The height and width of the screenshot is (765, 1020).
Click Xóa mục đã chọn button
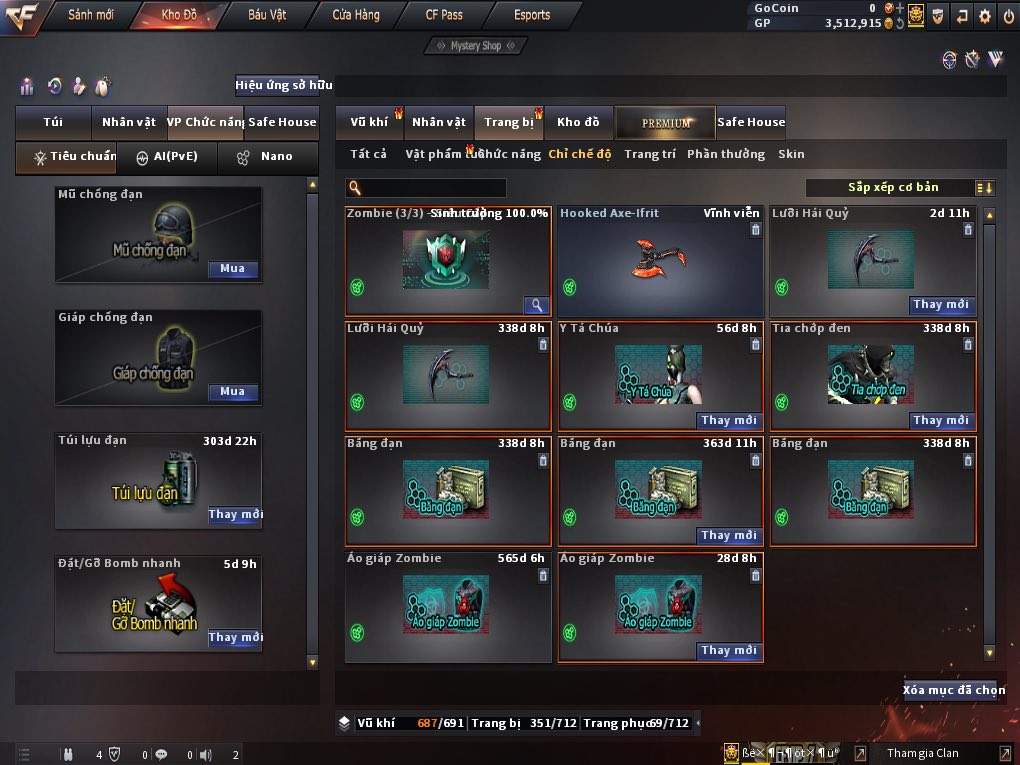[954, 690]
